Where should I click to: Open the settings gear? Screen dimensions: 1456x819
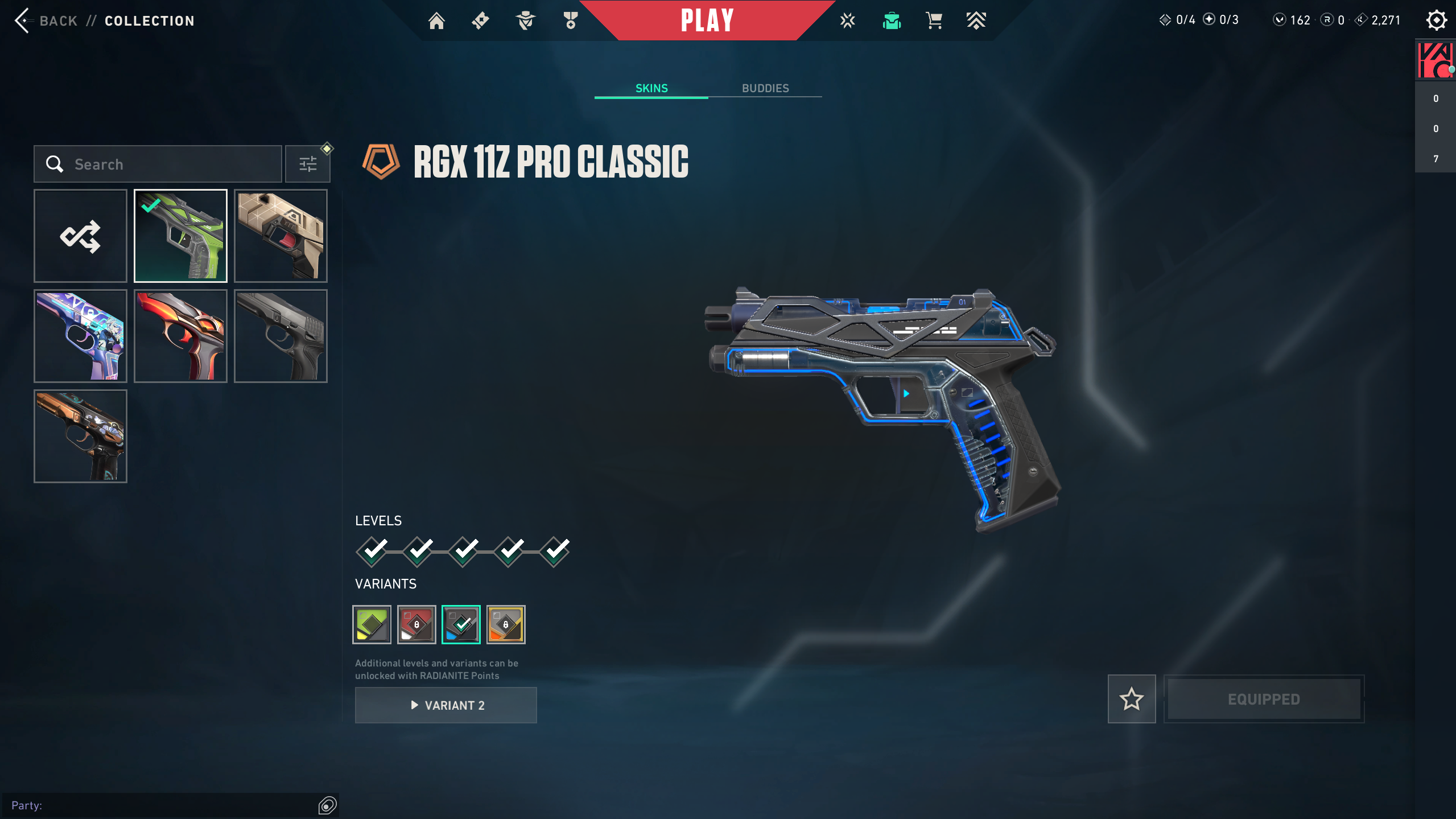(1436, 20)
